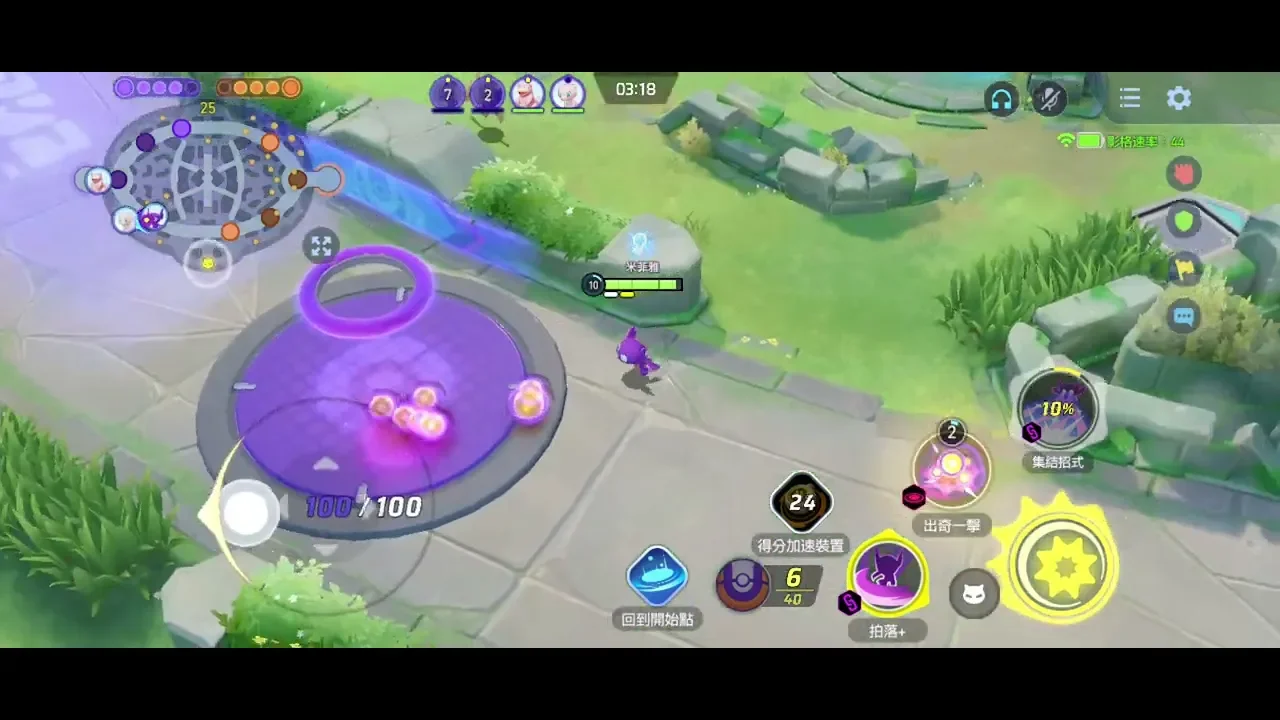Send the red hand quick signal
The height and width of the screenshot is (720, 1280).
tap(1184, 174)
